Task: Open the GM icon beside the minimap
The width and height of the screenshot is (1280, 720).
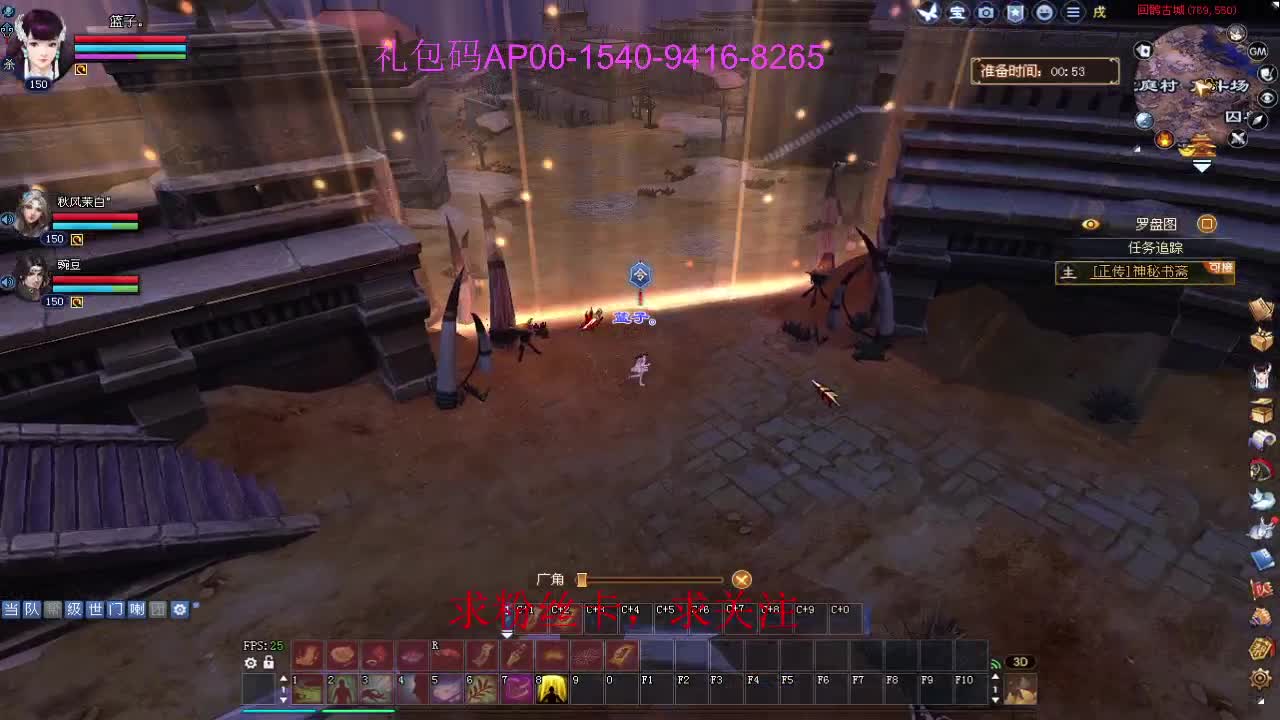Action: tap(1257, 51)
